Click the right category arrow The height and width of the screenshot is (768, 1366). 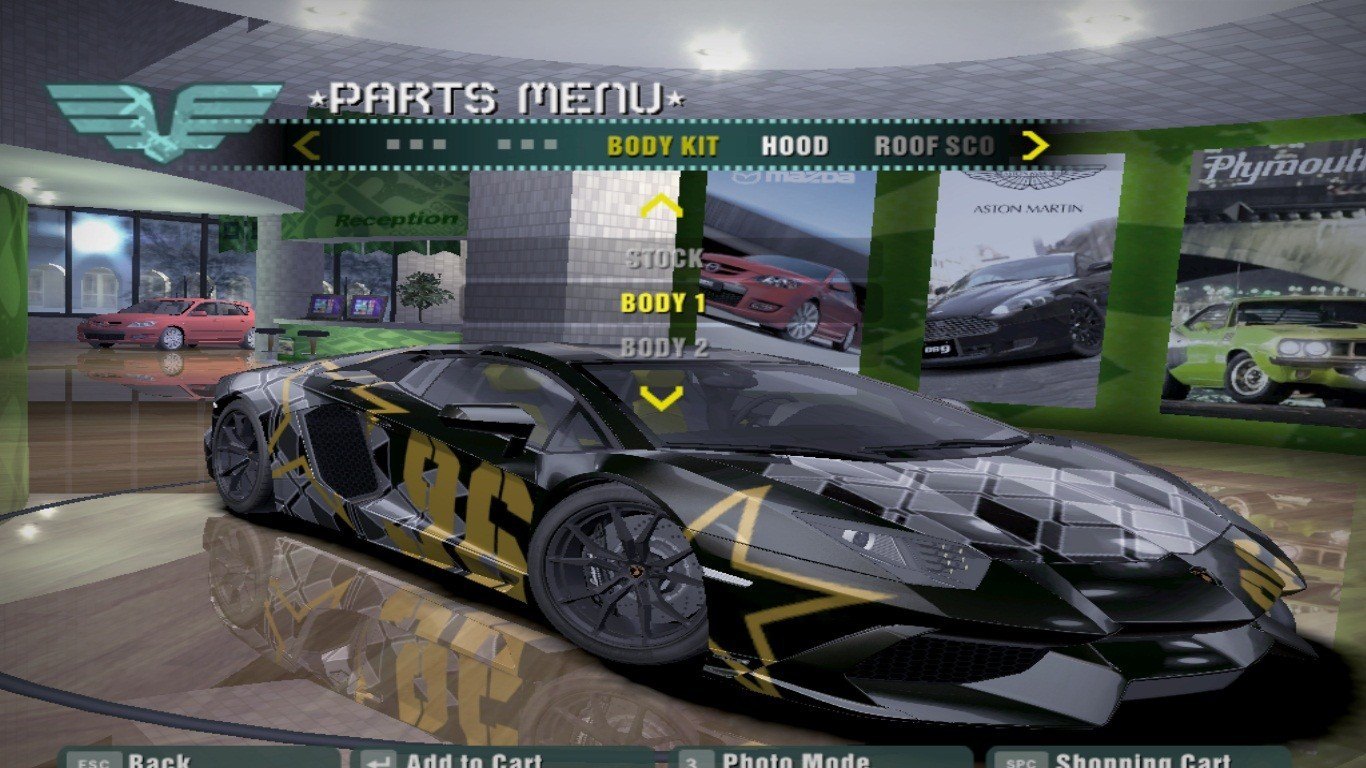[x=1035, y=146]
